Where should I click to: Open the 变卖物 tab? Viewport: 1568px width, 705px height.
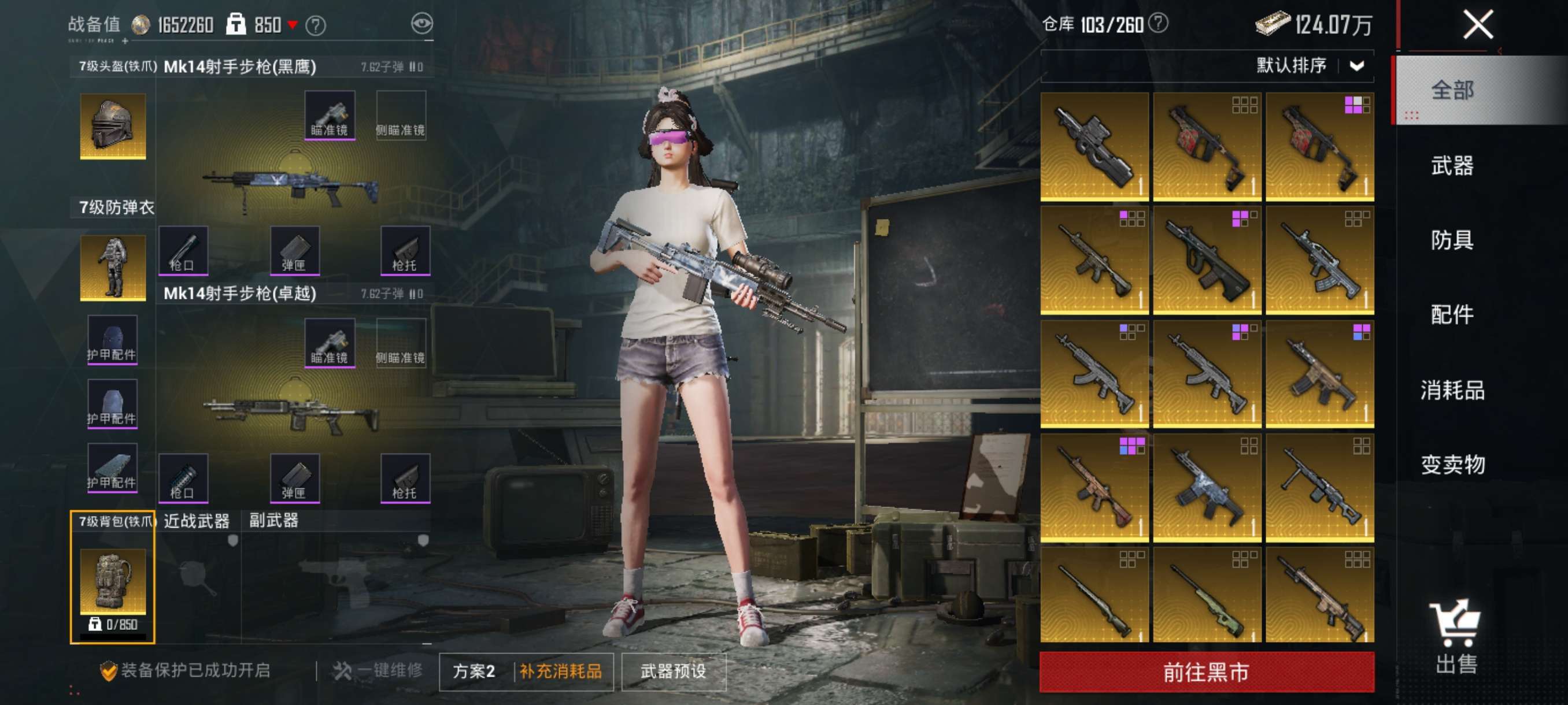click(x=1452, y=465)
